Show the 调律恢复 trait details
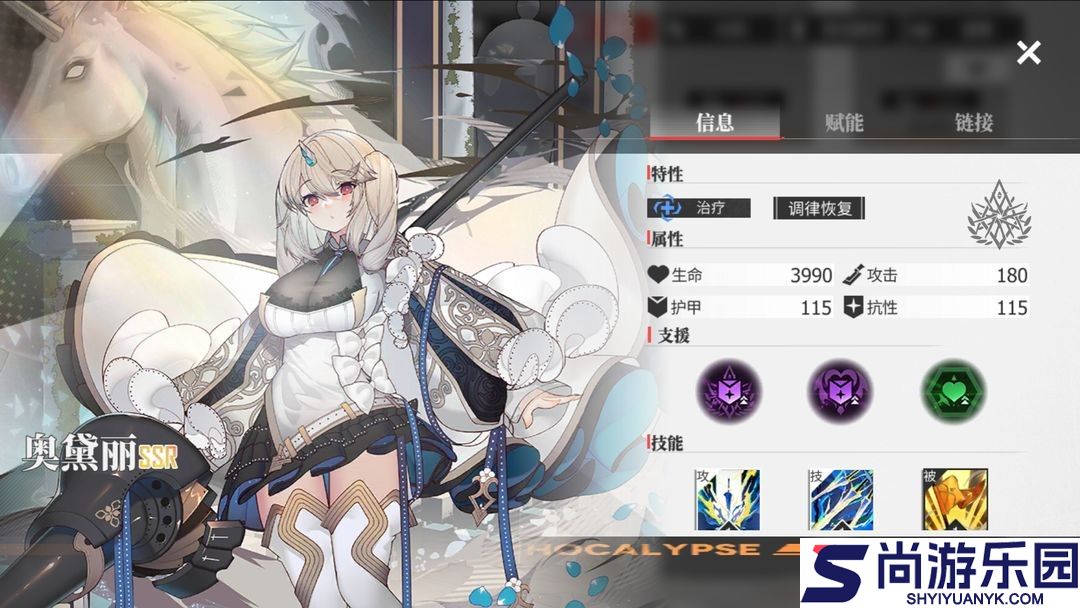 coord(818,208)
